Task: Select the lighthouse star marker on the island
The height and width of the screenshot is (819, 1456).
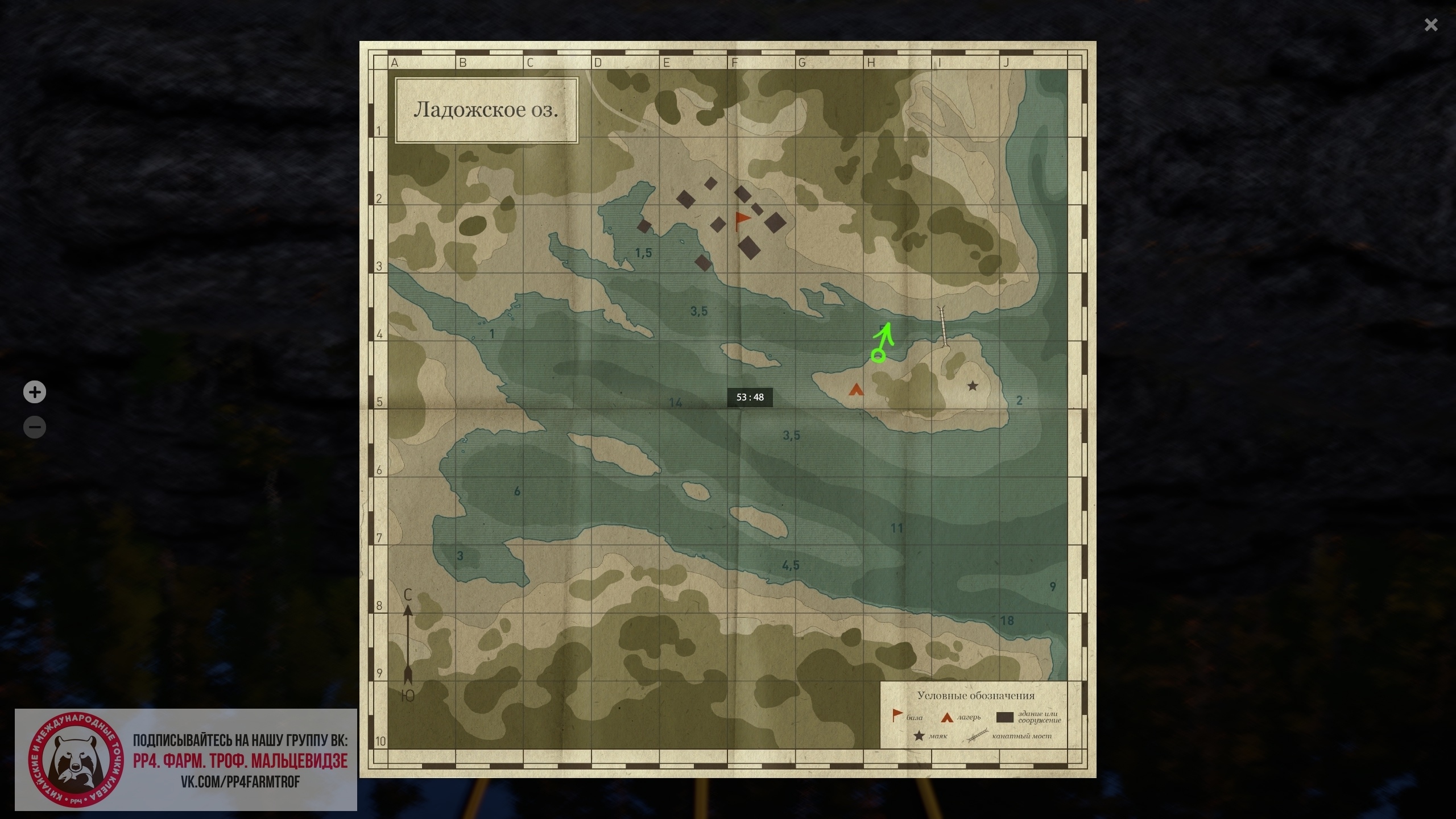Action: coord(973,386)
